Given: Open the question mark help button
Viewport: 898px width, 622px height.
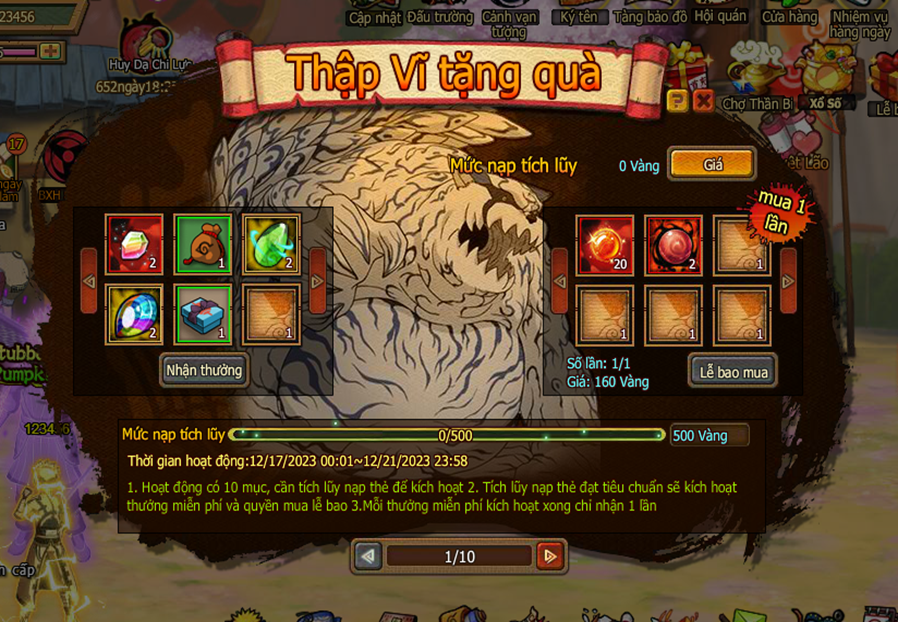Looking at the screenshot, I should (677, 100).
